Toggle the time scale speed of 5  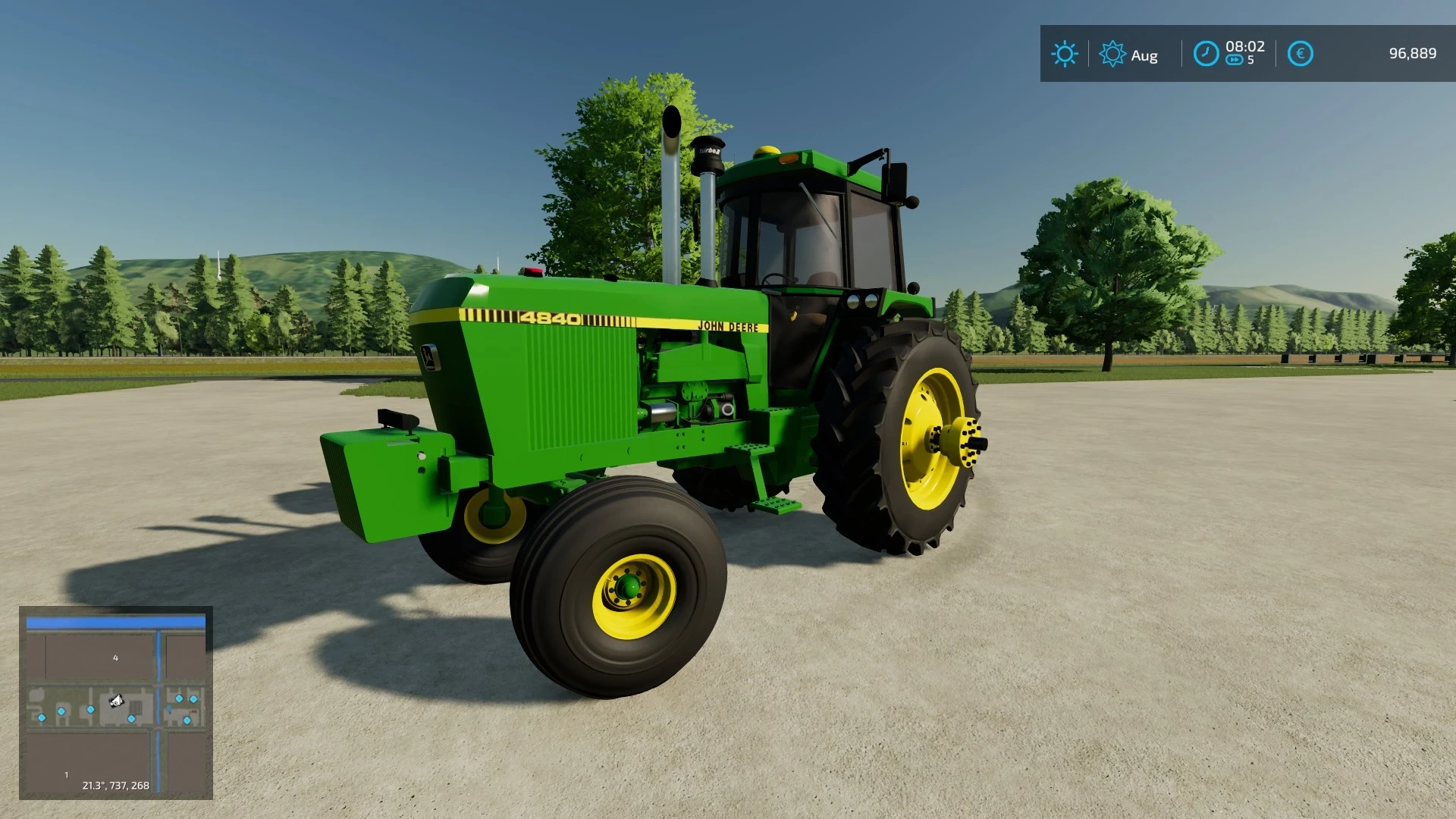click(1250, 59)
